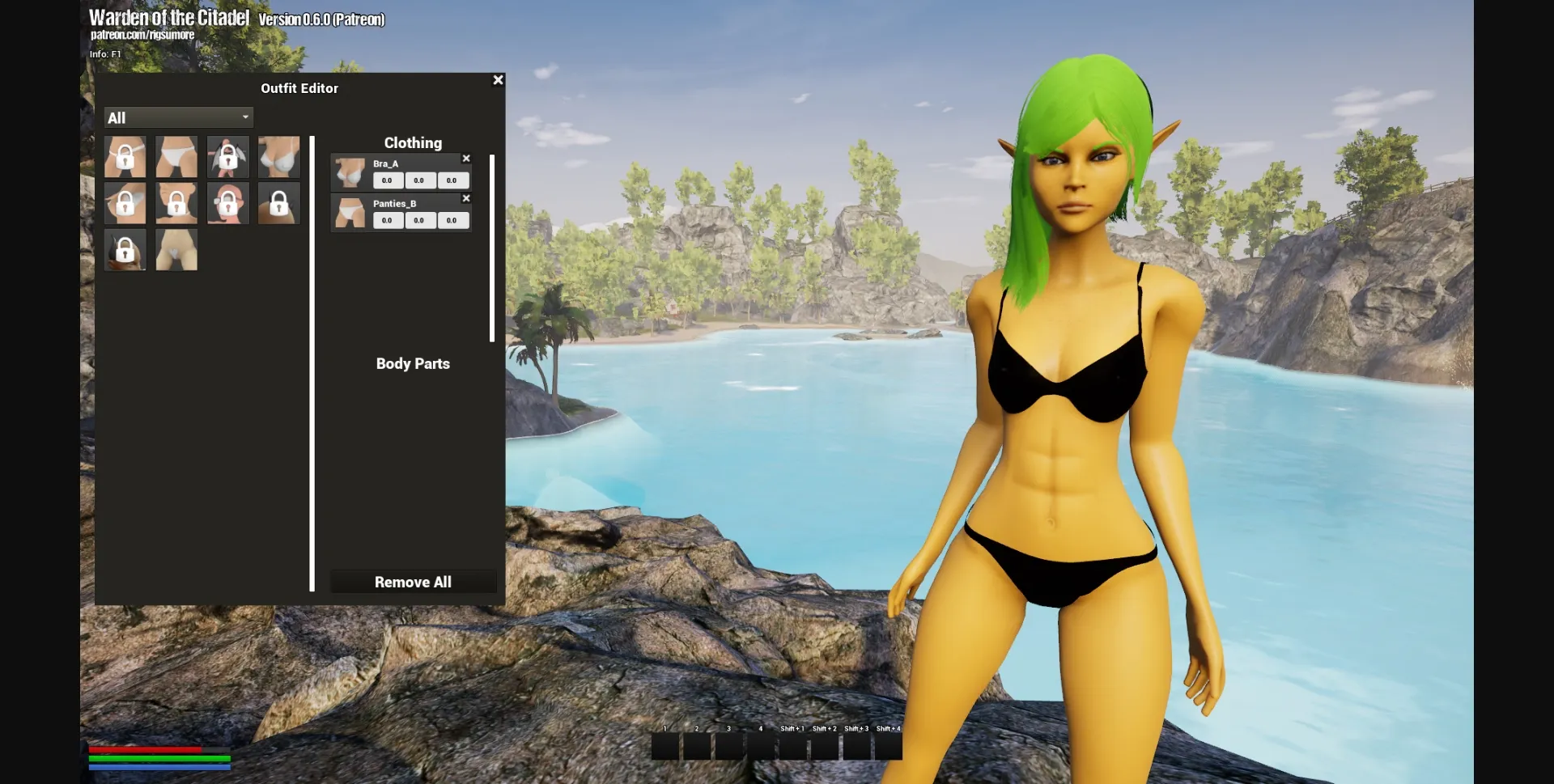Open the All category dropdown
The height and width of the screenshot is (784, 1554).
coord(178,117)
